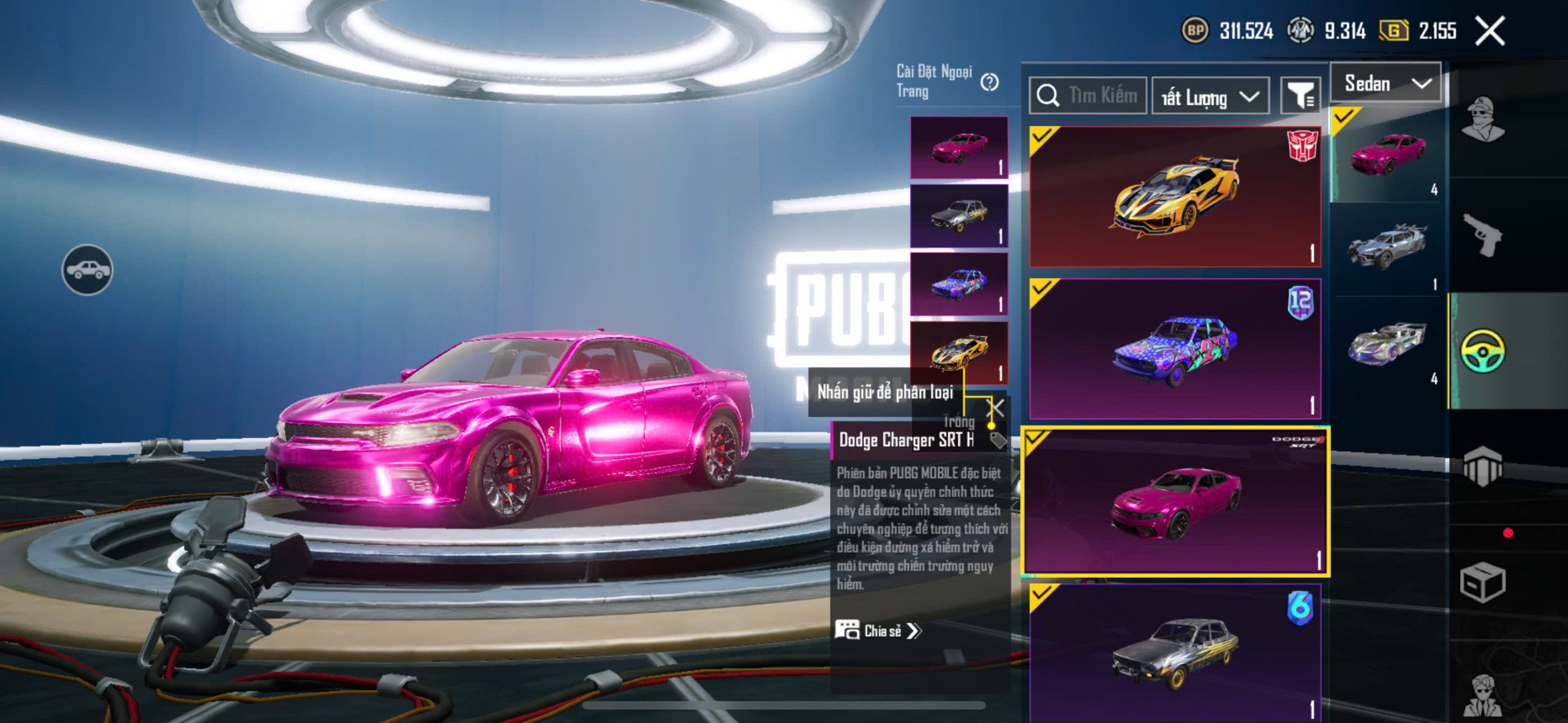Toggle the vehicle preview car icon
Viewport: 1568px width, 723px height.
pos(87,269)
